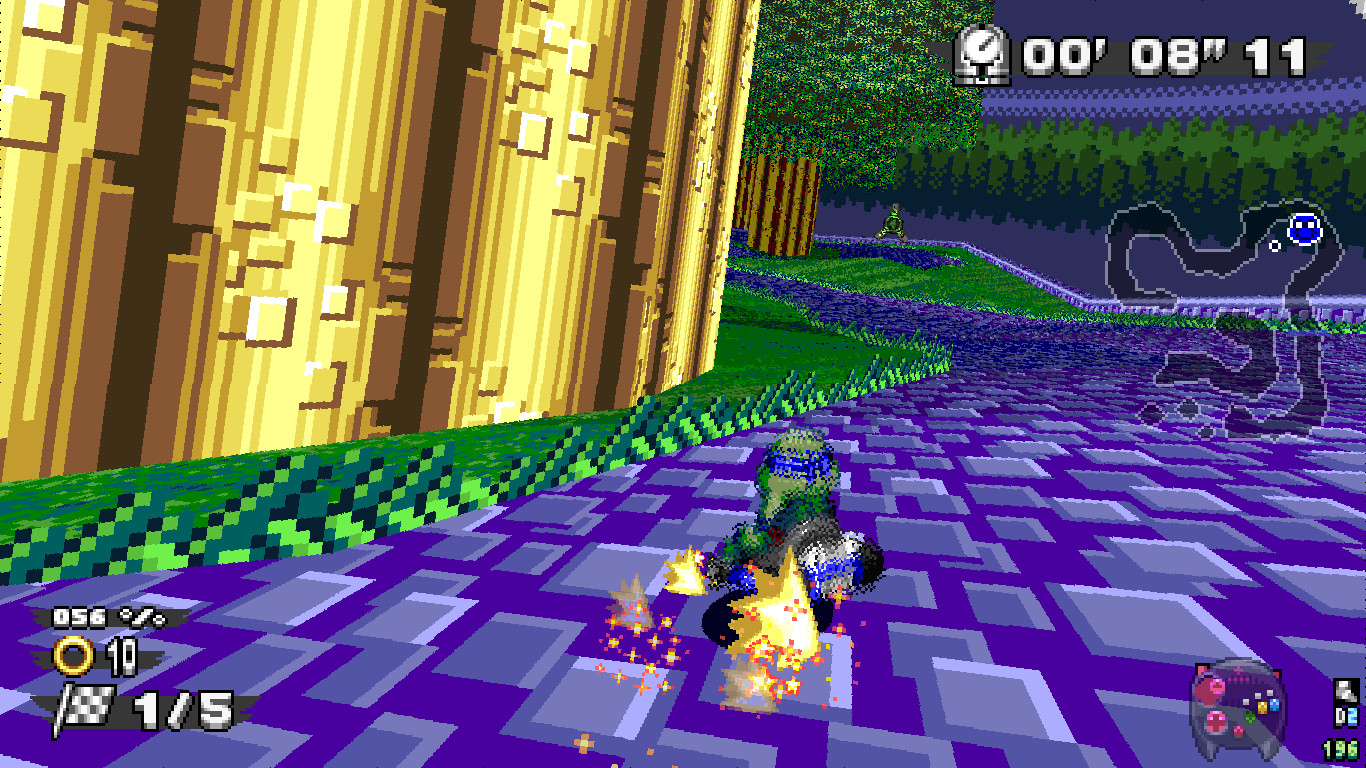Click the item capsule indicator above the gamepad

coord(1346,690)
